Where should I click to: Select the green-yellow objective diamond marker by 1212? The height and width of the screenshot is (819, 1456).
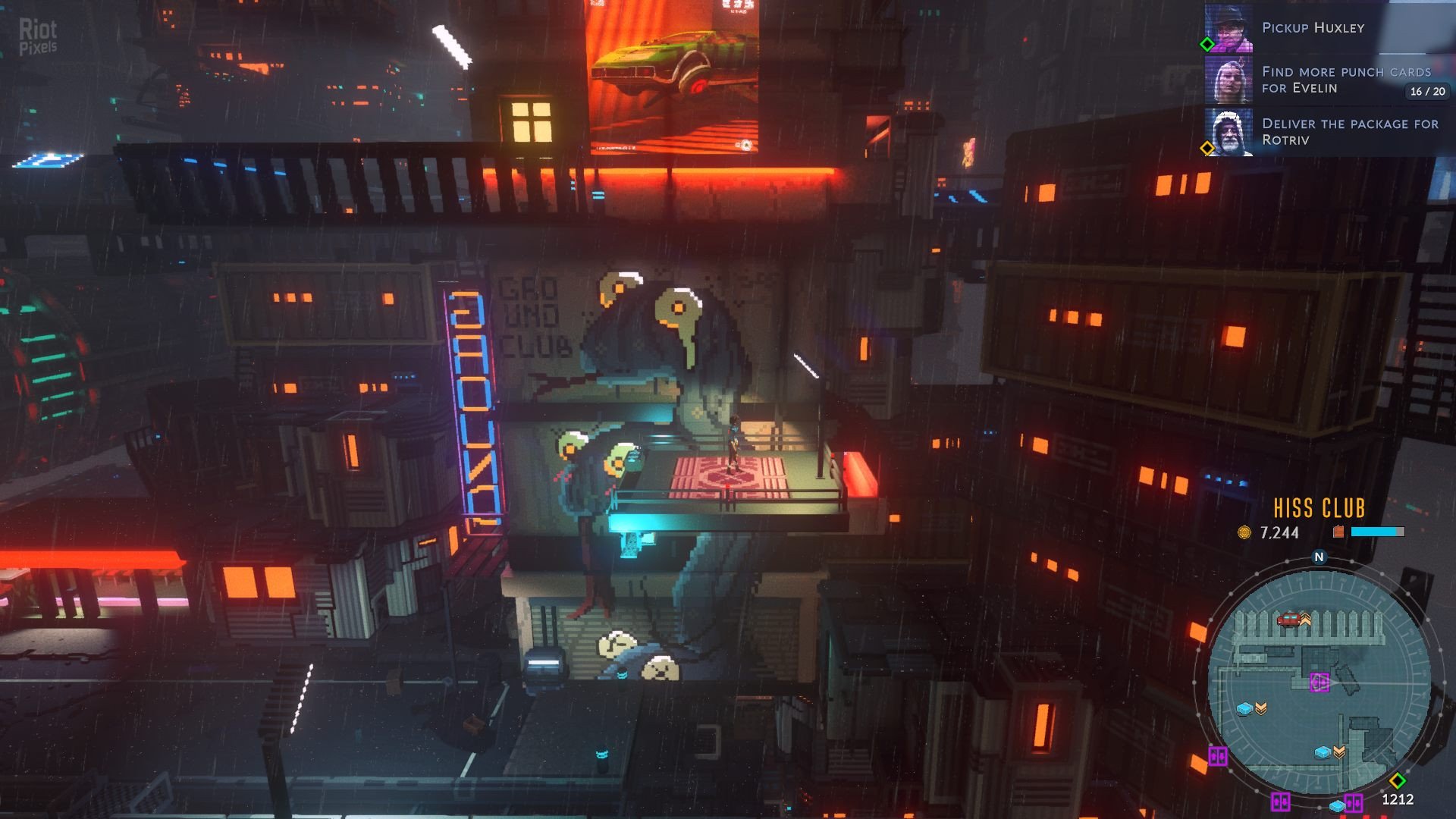[1398, 780]
